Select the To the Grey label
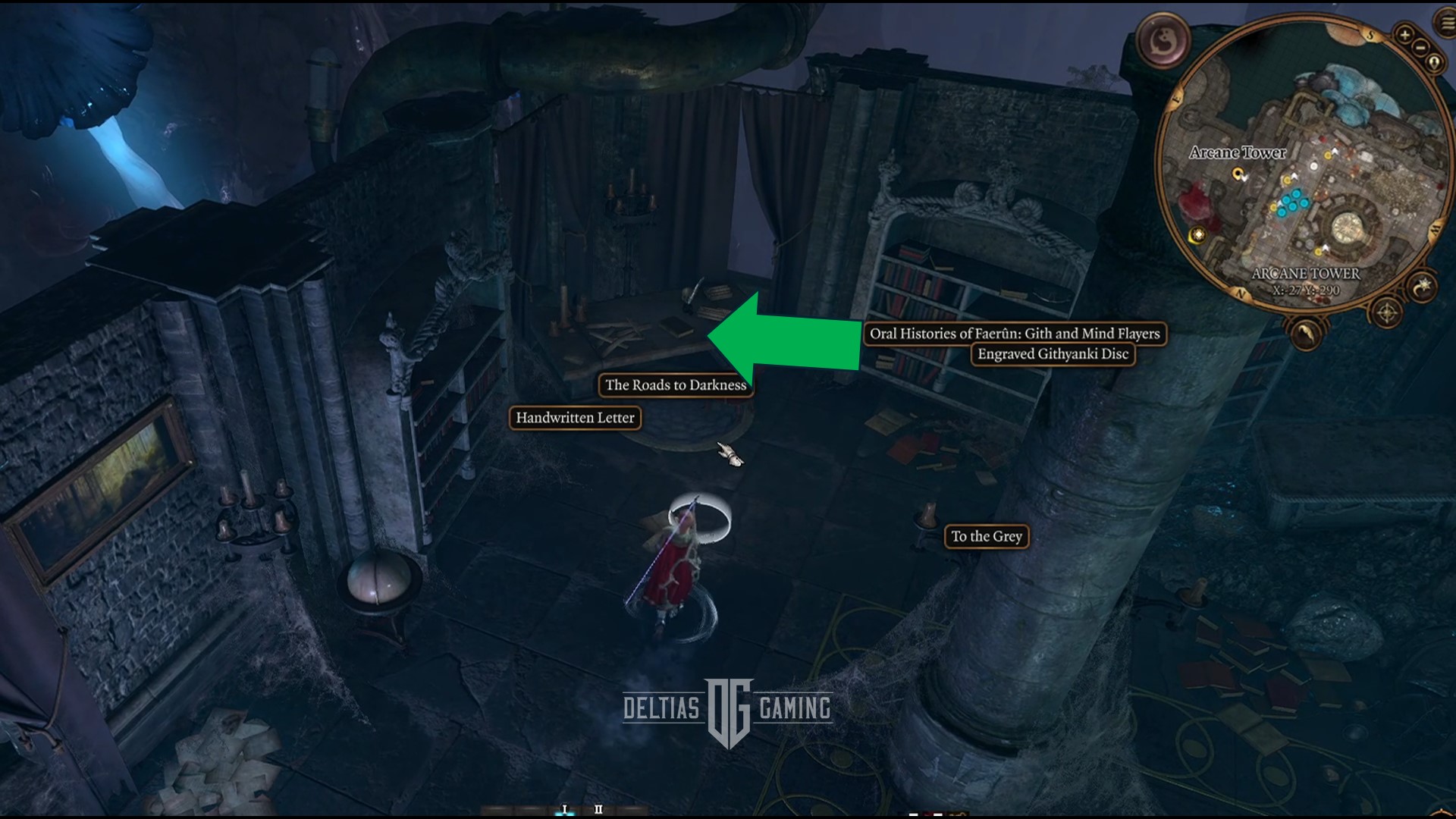This screenshot has height=819, width=1456. 986,537
